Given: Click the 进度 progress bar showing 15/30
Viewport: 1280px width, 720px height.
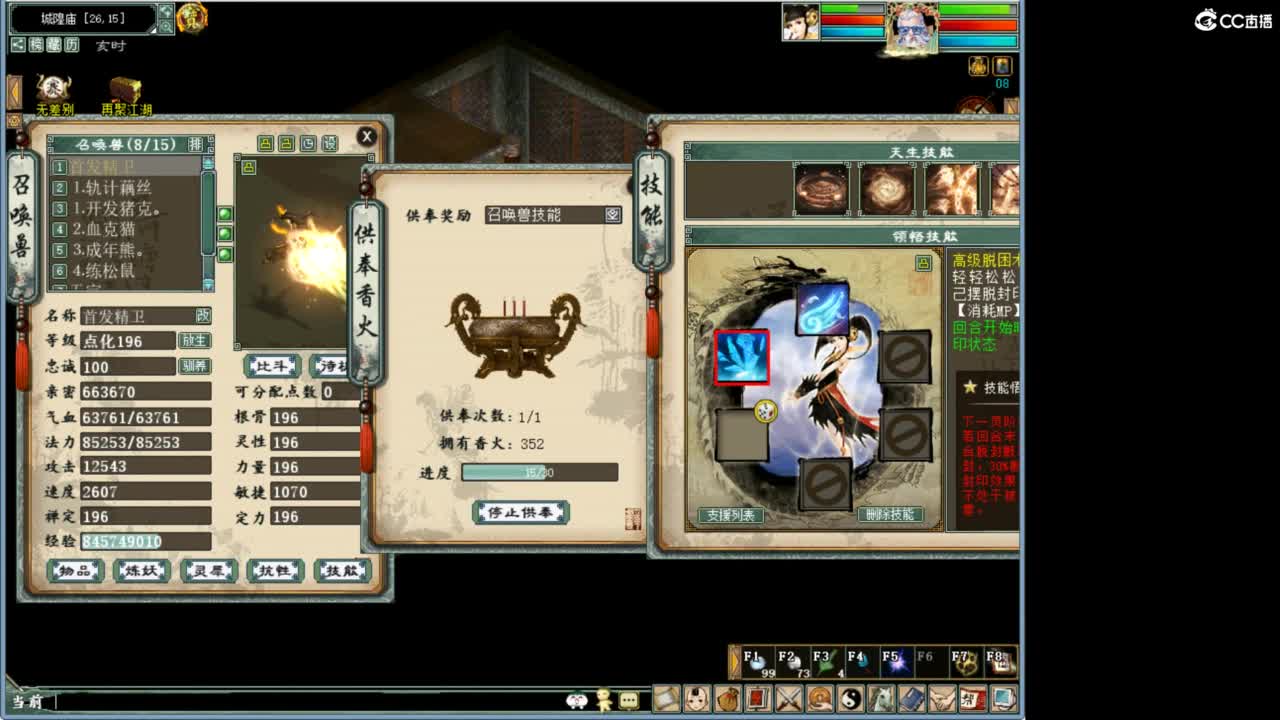Looking at the screenshot, I should pyautogui.click(x=540, y=470).
